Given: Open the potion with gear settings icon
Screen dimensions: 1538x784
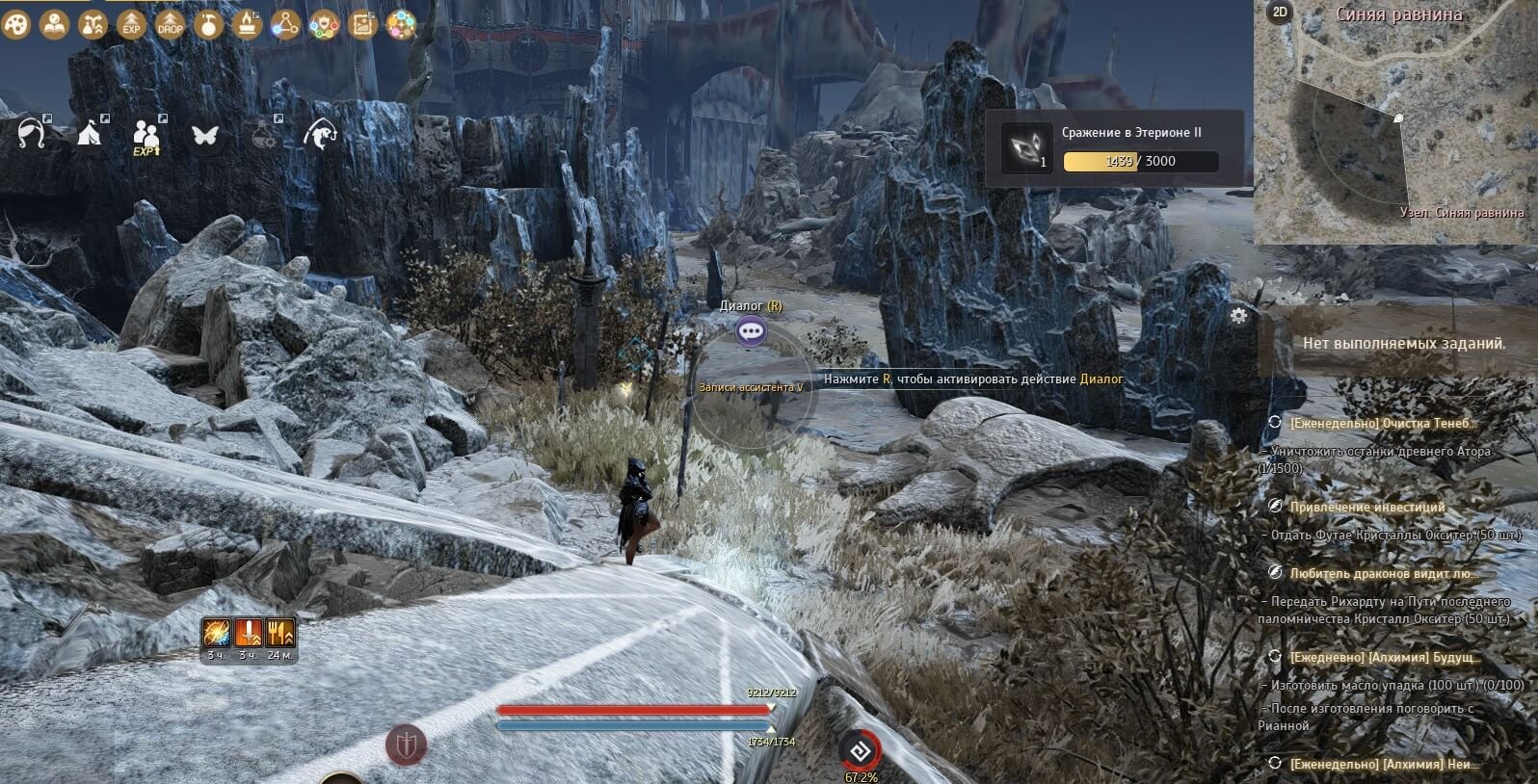Looking at the screenshot, I should pyautogui.click(x=263, y=135).
